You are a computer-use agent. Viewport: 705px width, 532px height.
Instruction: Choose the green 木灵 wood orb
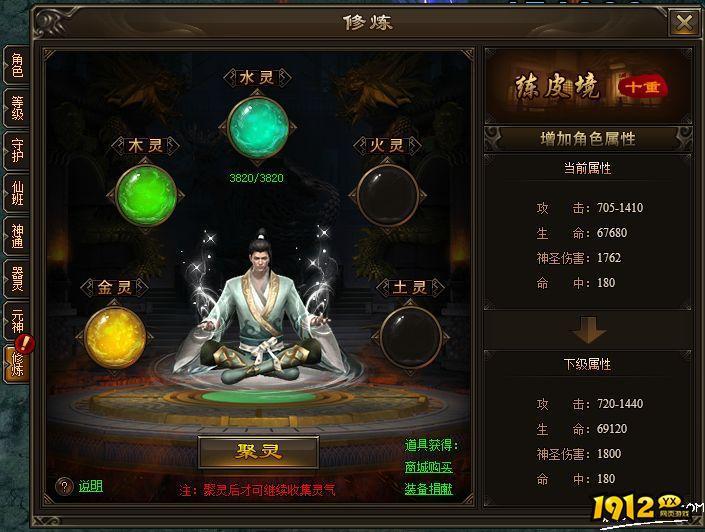click(145, 196)
